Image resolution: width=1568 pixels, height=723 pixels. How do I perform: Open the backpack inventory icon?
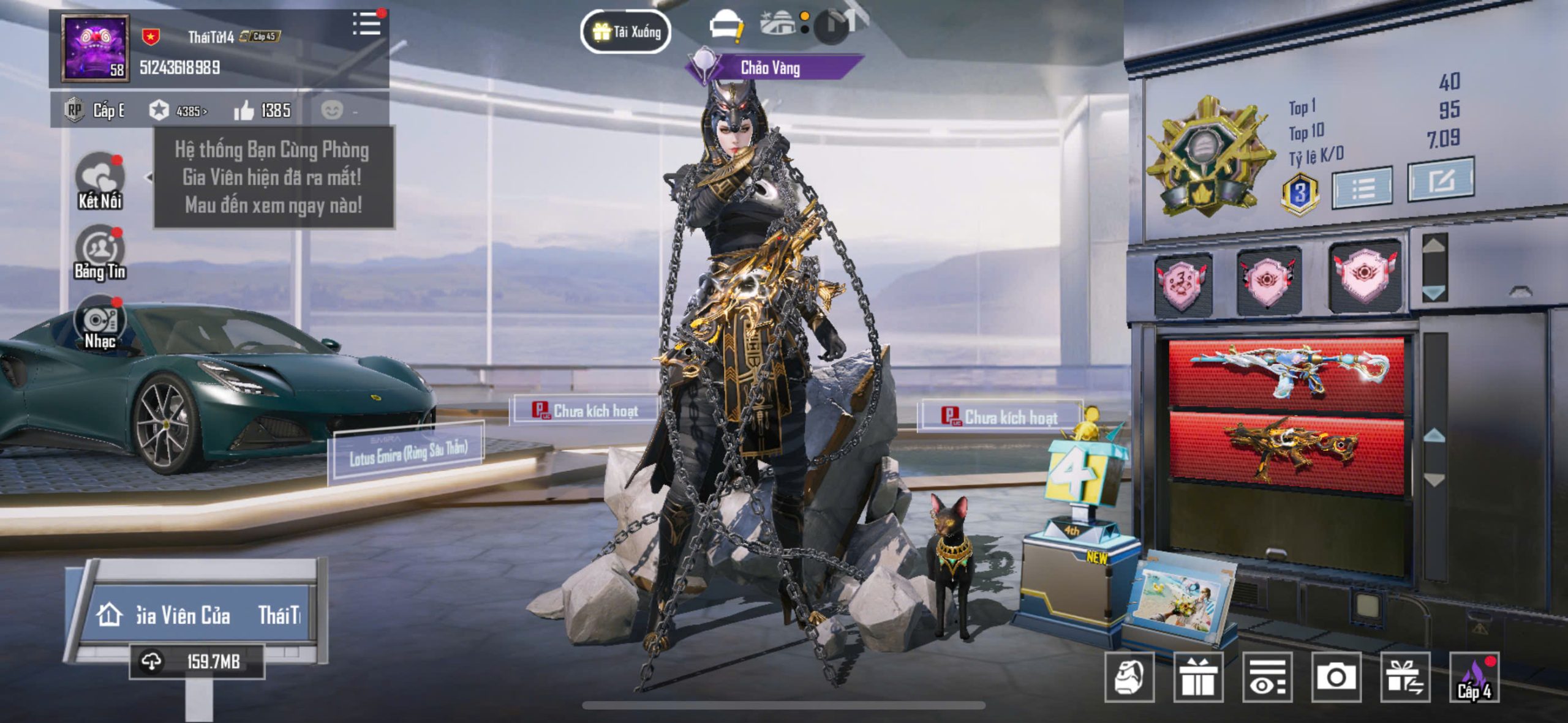[1129, 677]
